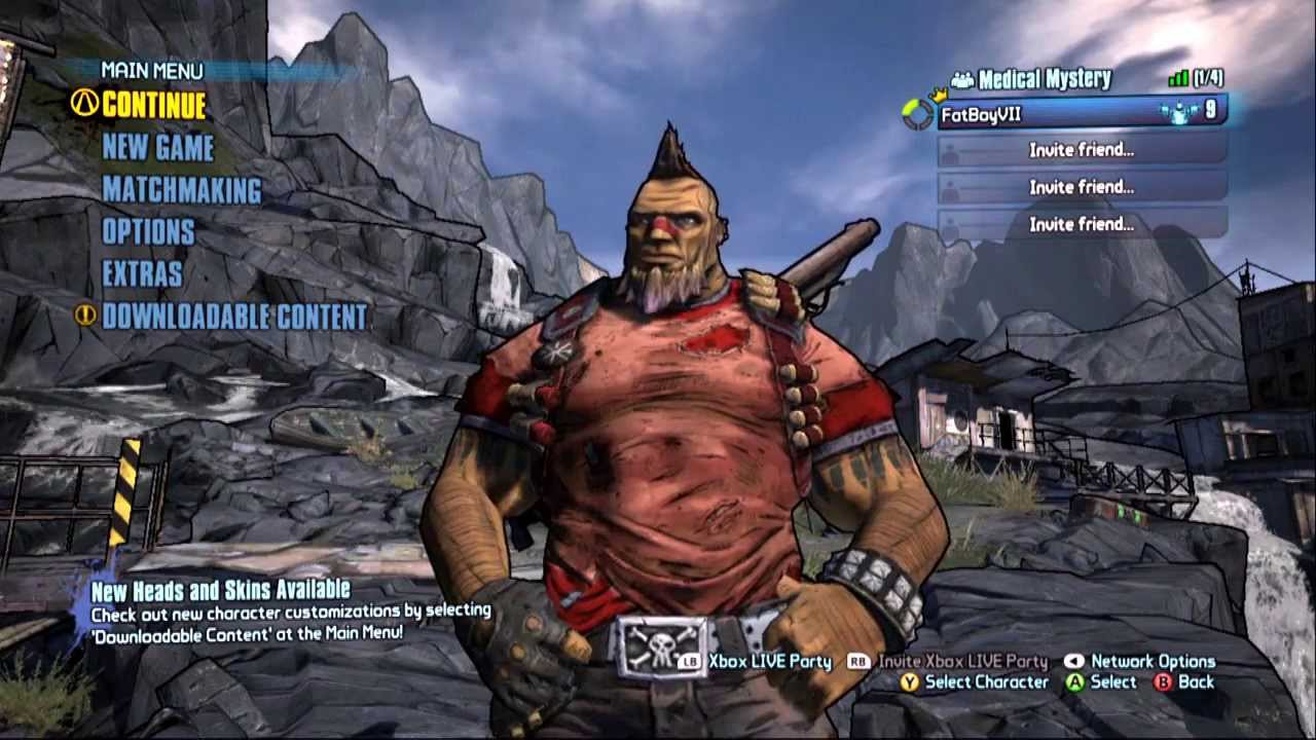Screen dimensions: 1316x740
Task: Select Continue on the main menu
Action: (153, 105)
